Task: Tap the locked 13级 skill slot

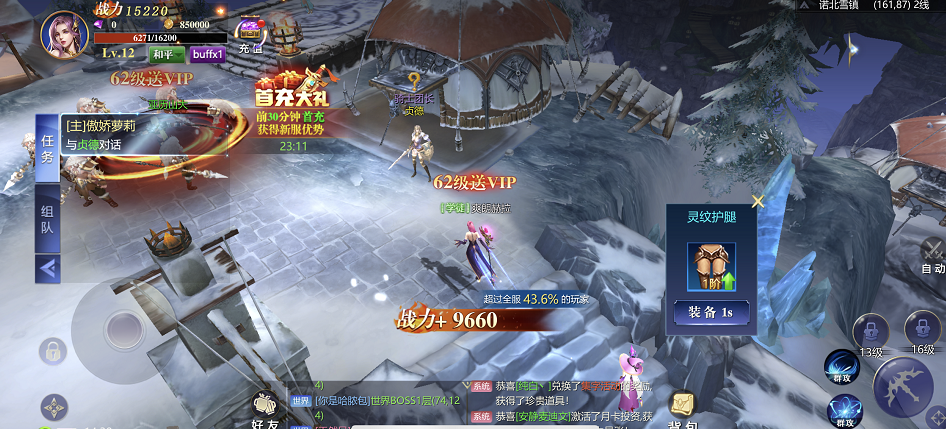Action: point(871,331)
